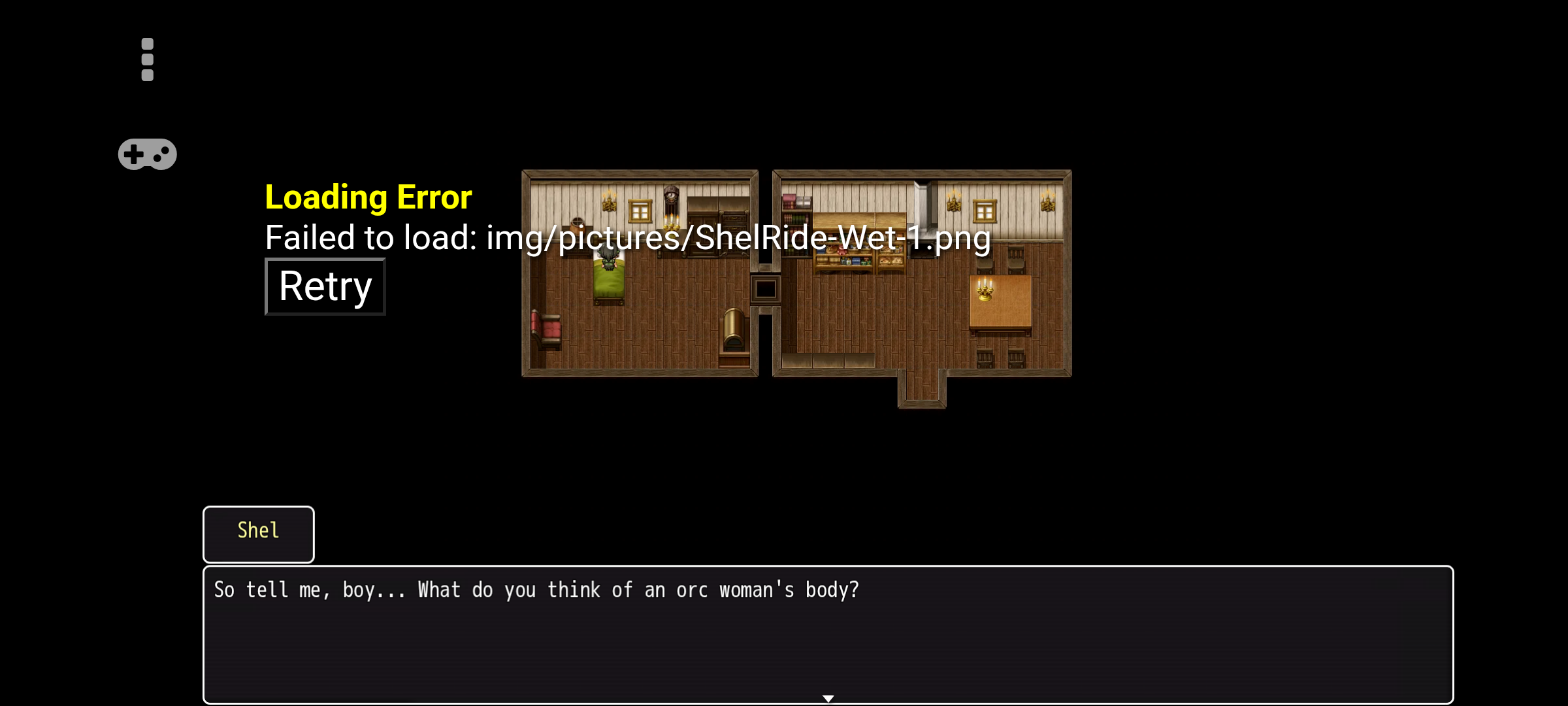The width and height of the screenshot is (1568, 706).
Task: Toggle the gamepad controller overlay icon
Action: pyautogui.click(x=148, y=154)
